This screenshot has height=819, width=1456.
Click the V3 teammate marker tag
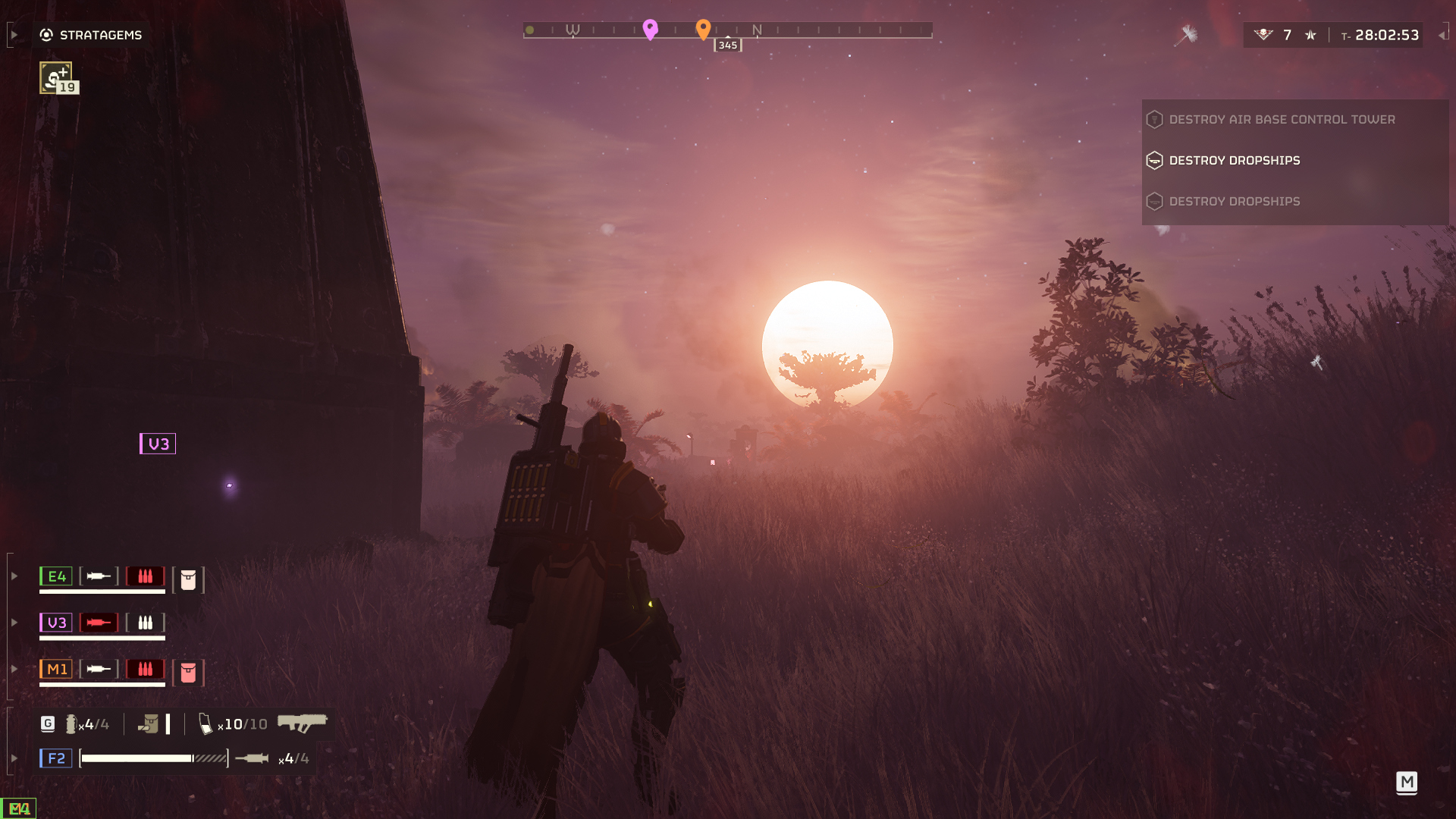pyautogui.click(x=158, y=444)
